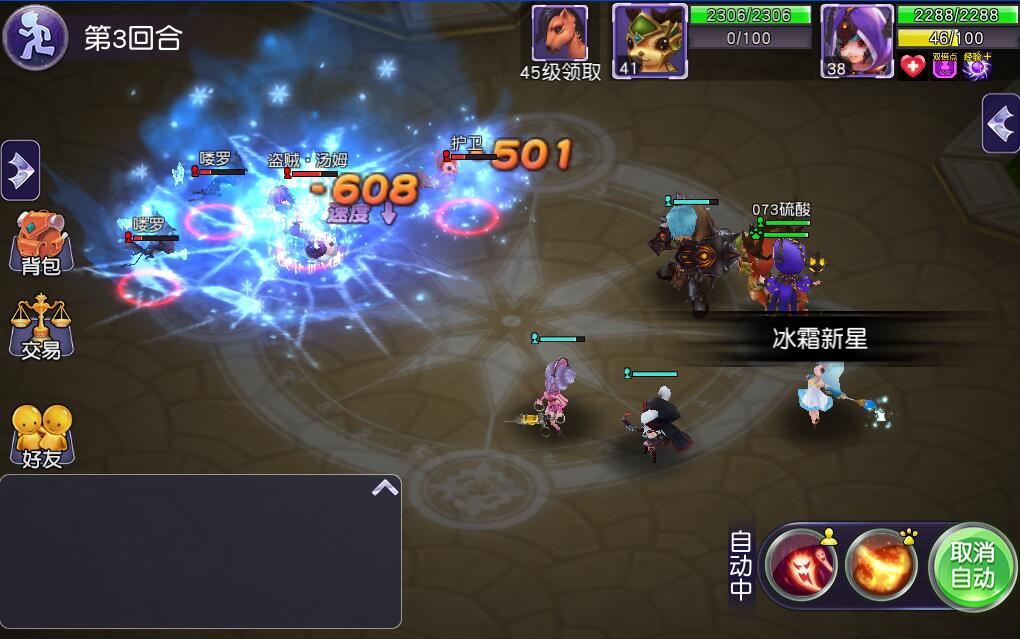The image size is (1020, 639).
Task: Open the purple-hooded player character portrait
Action: coord(857,41)
